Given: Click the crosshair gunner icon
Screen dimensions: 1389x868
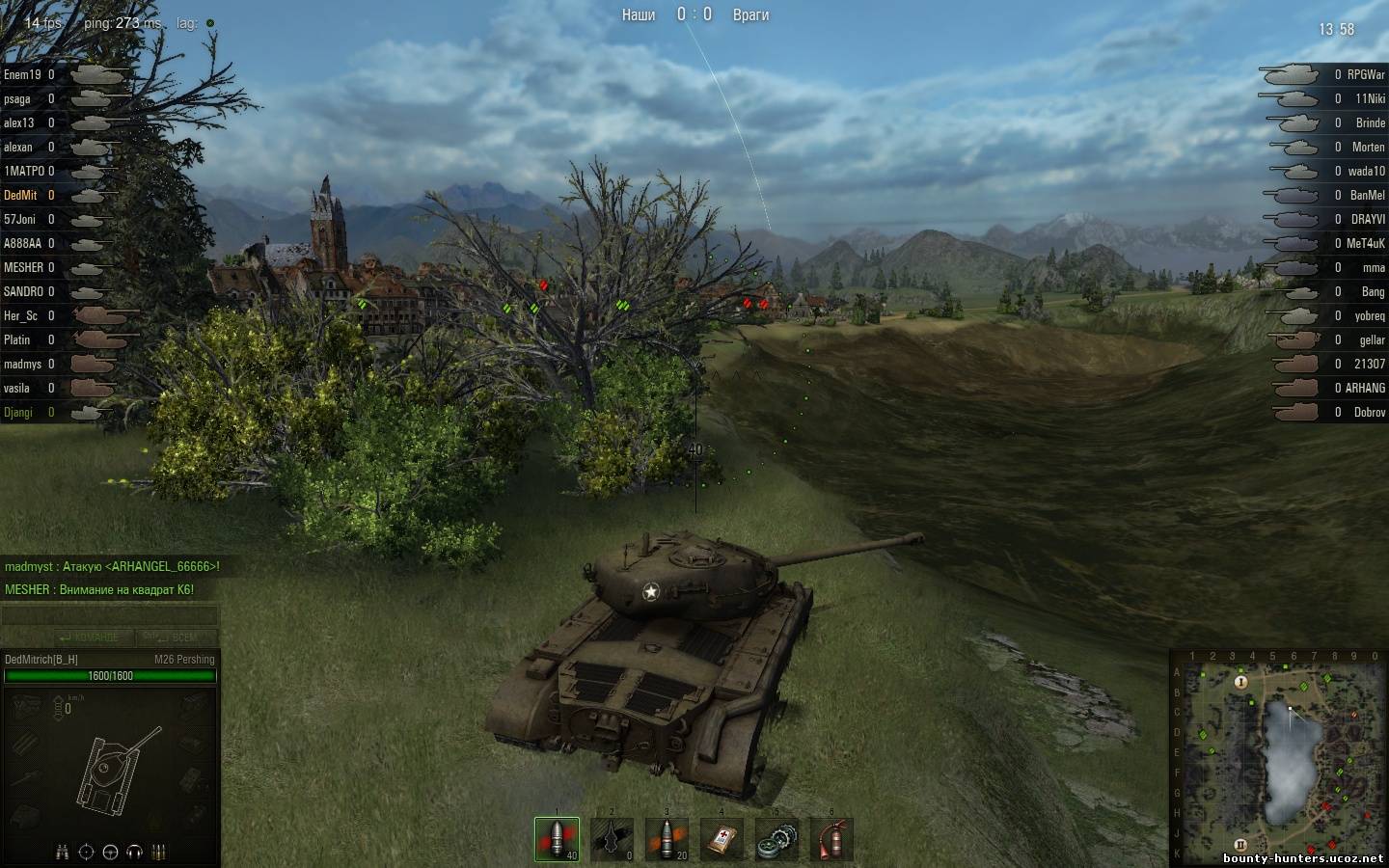Looking at the screenshot, I should pyautogui.click(x=87, y=852).
